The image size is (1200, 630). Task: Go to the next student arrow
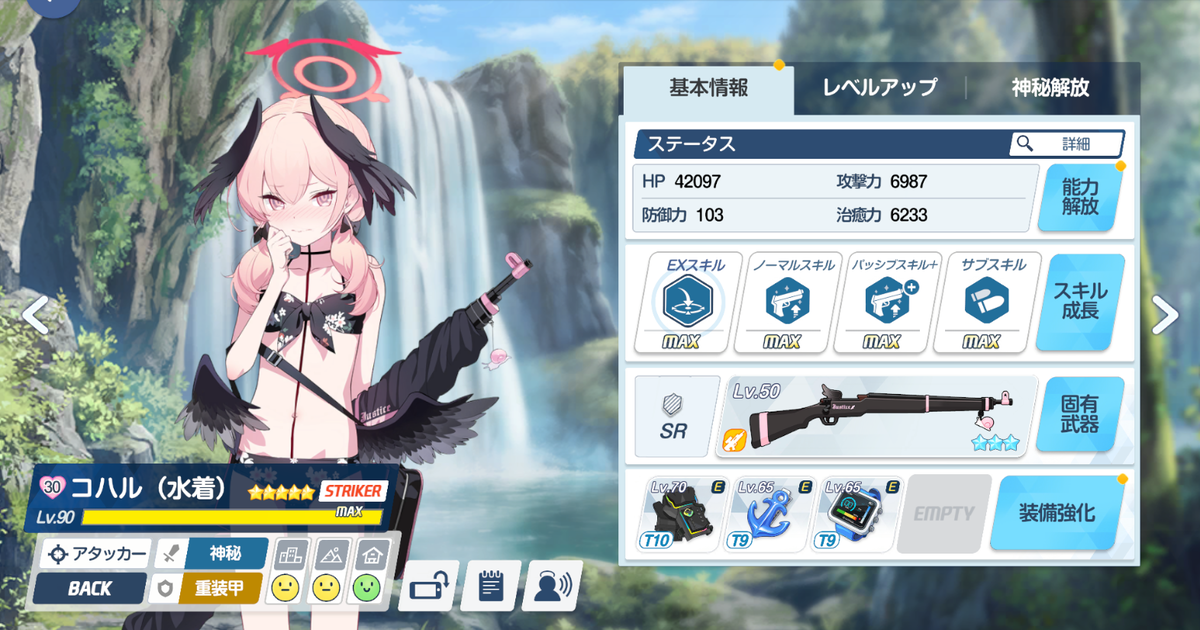(1165, 314)
